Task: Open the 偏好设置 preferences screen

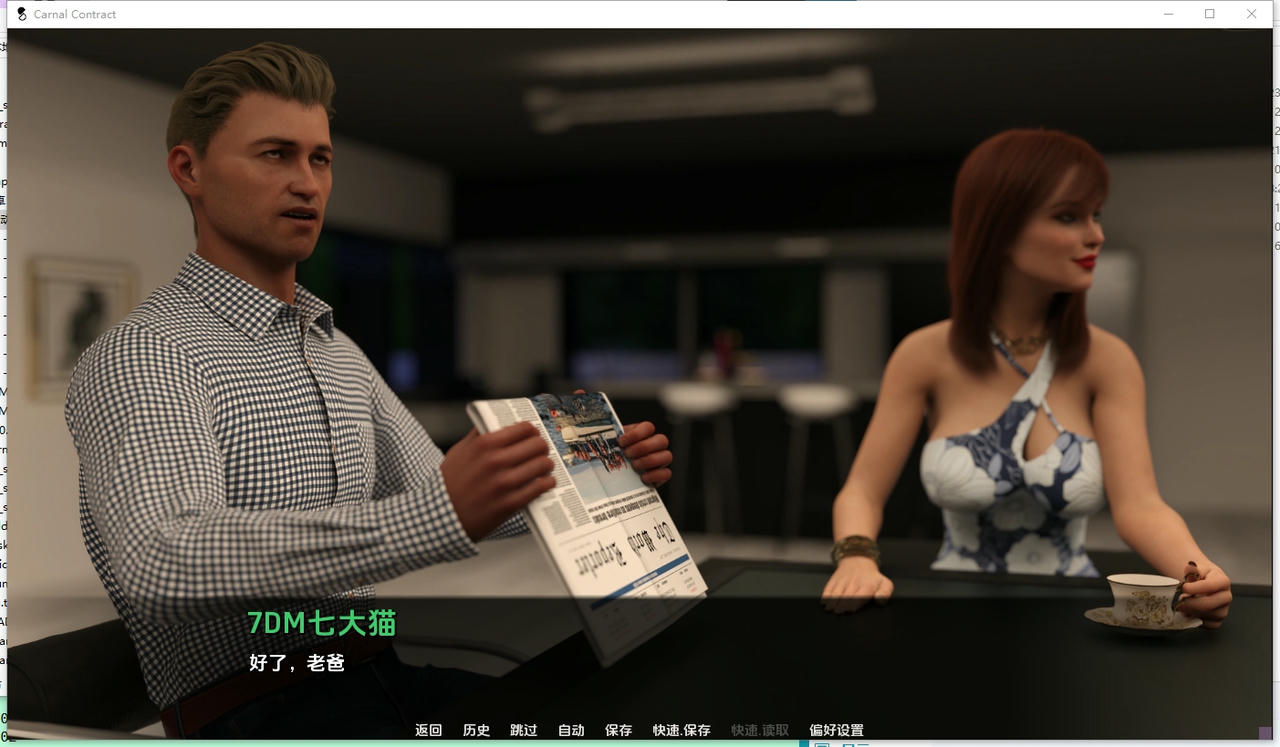Action: click(837, 730)
